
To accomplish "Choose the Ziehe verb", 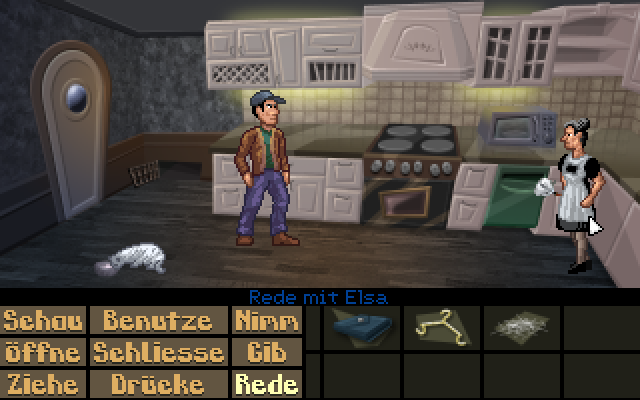I will [43, 383].
